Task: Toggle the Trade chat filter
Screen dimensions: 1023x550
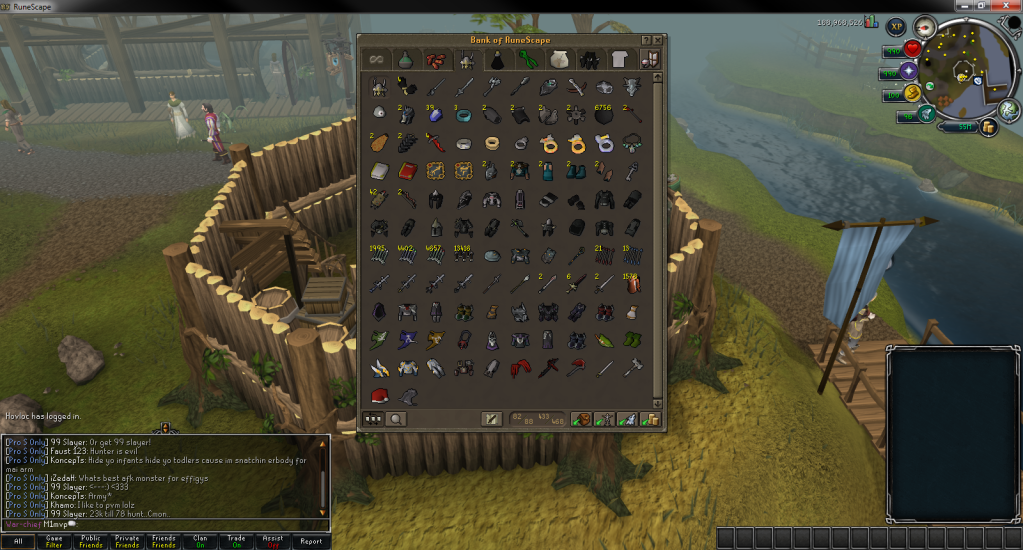Action: (237, 541)
